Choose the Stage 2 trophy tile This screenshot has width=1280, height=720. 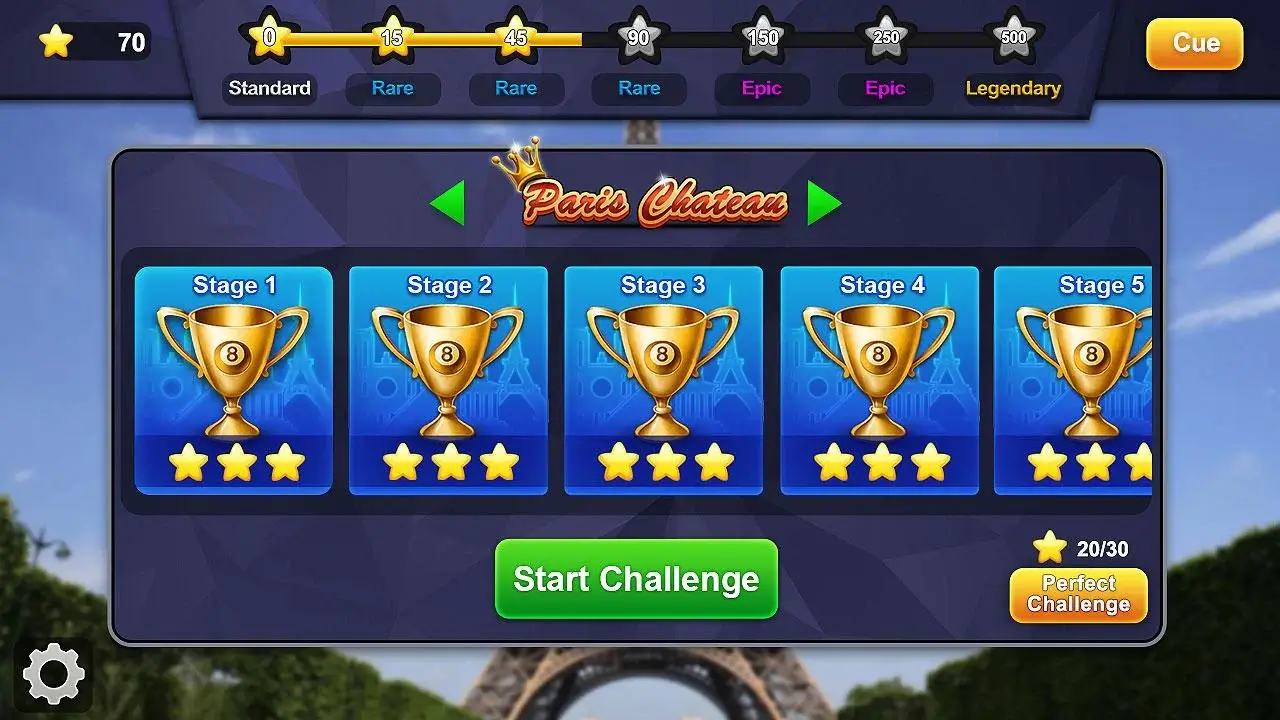coord(448,380)
